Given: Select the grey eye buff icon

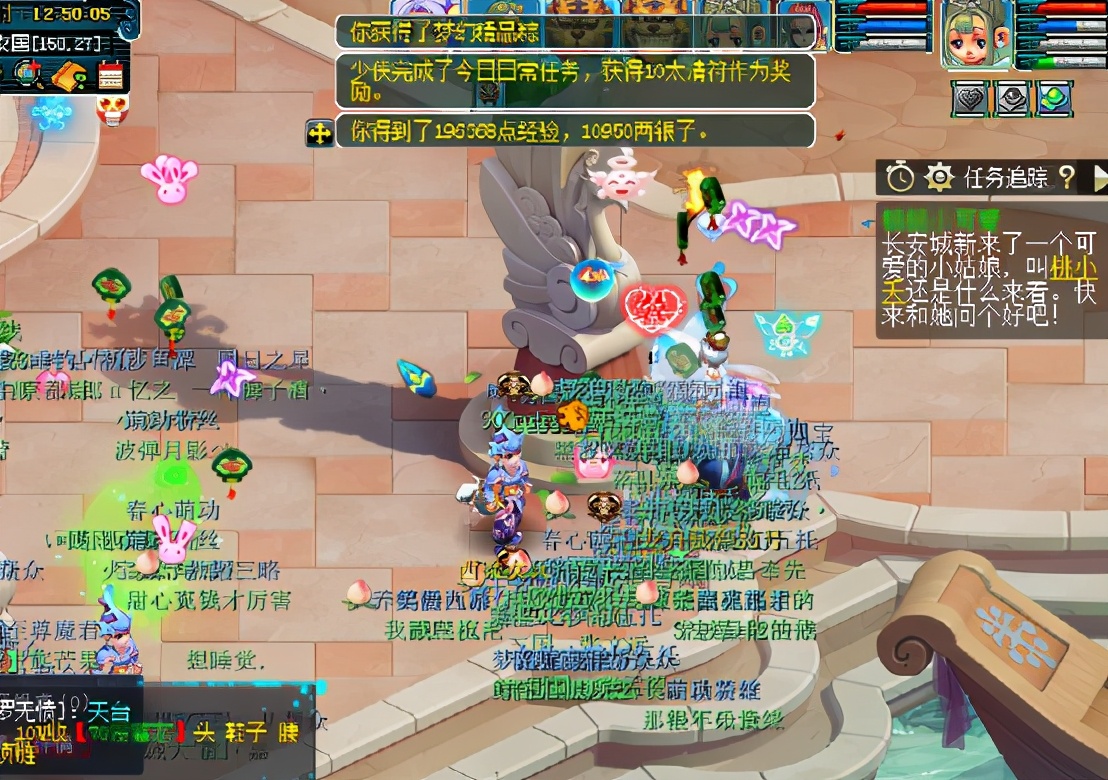Looking at the screenshot, I should (1010, 98).
